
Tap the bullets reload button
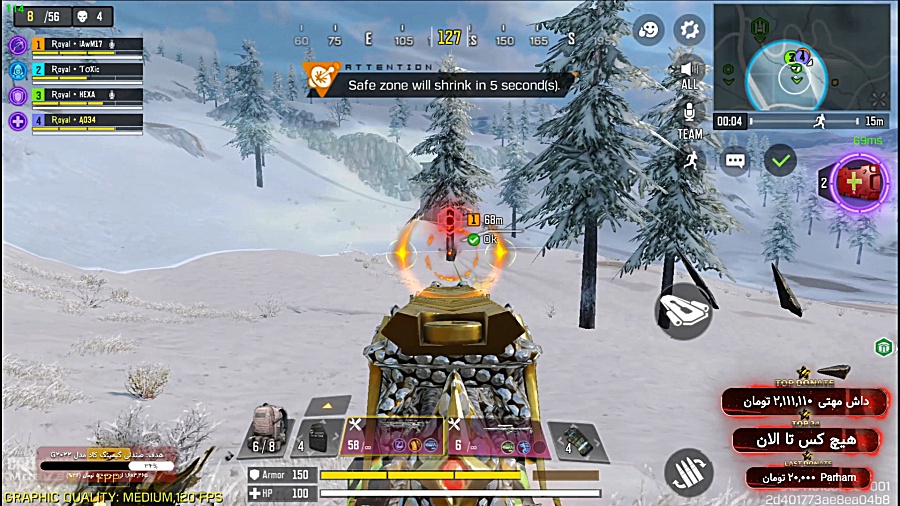pos(688,472)
